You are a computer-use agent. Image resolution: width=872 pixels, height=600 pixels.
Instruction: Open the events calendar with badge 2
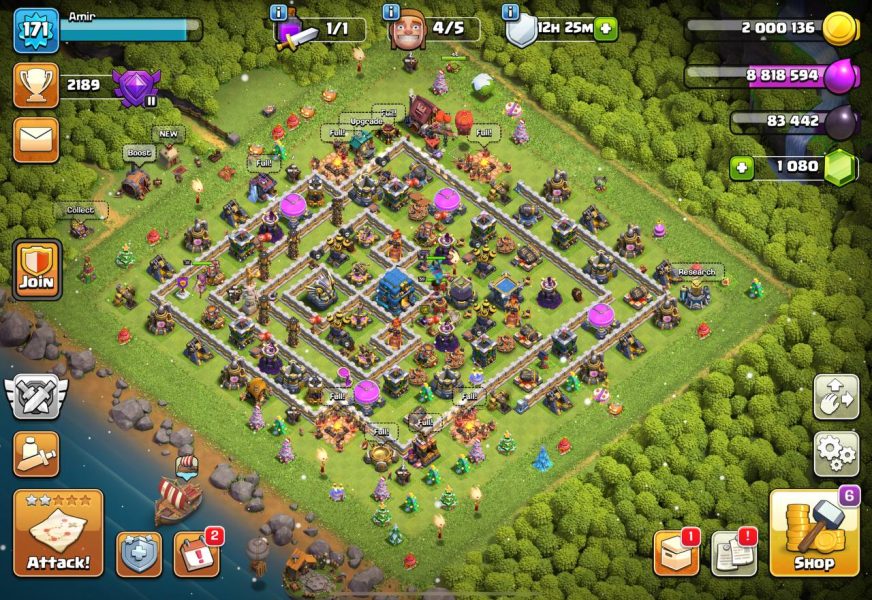[x=196, y=554]
